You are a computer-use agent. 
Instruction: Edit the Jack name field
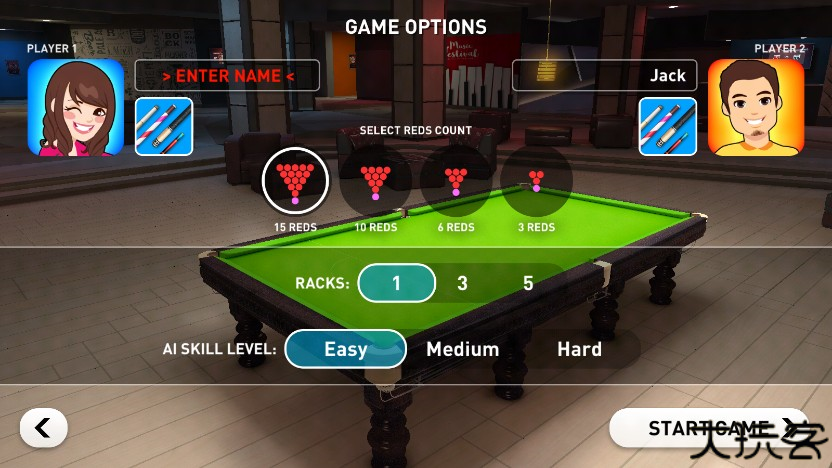tap(604, 76)
